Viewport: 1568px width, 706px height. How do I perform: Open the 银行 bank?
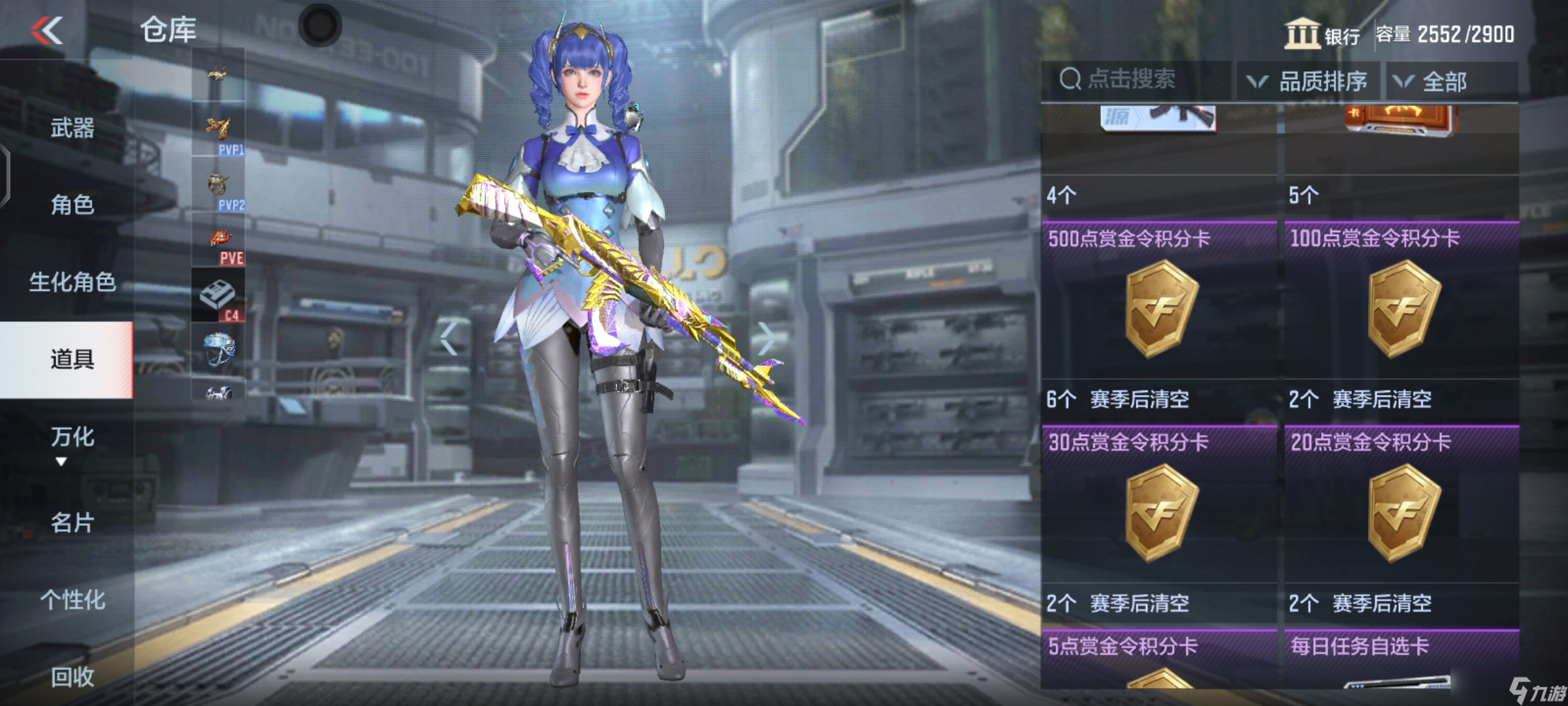click(x=1322, y=34)
